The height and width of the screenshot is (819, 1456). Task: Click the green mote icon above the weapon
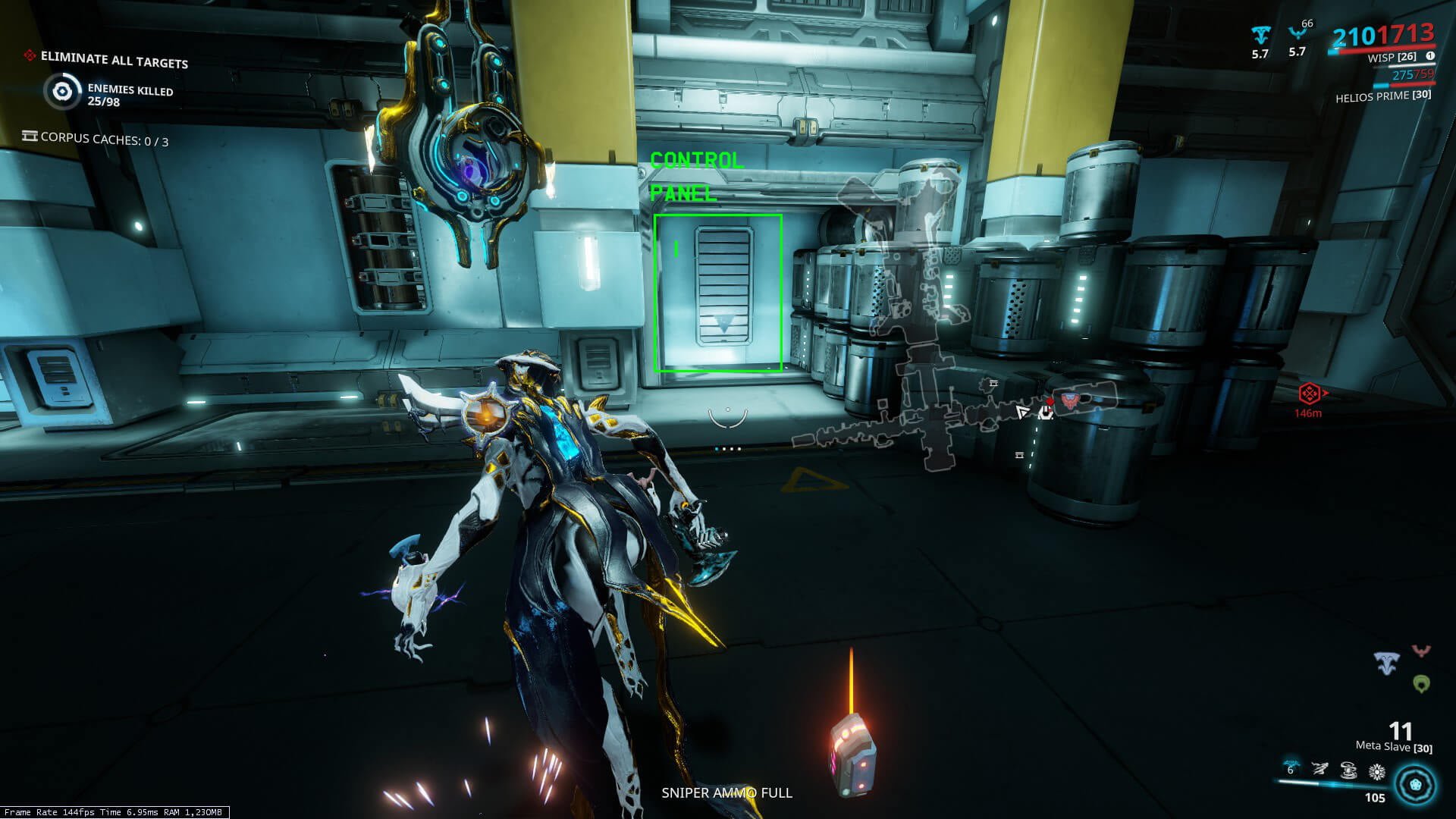pos(1421,684)
